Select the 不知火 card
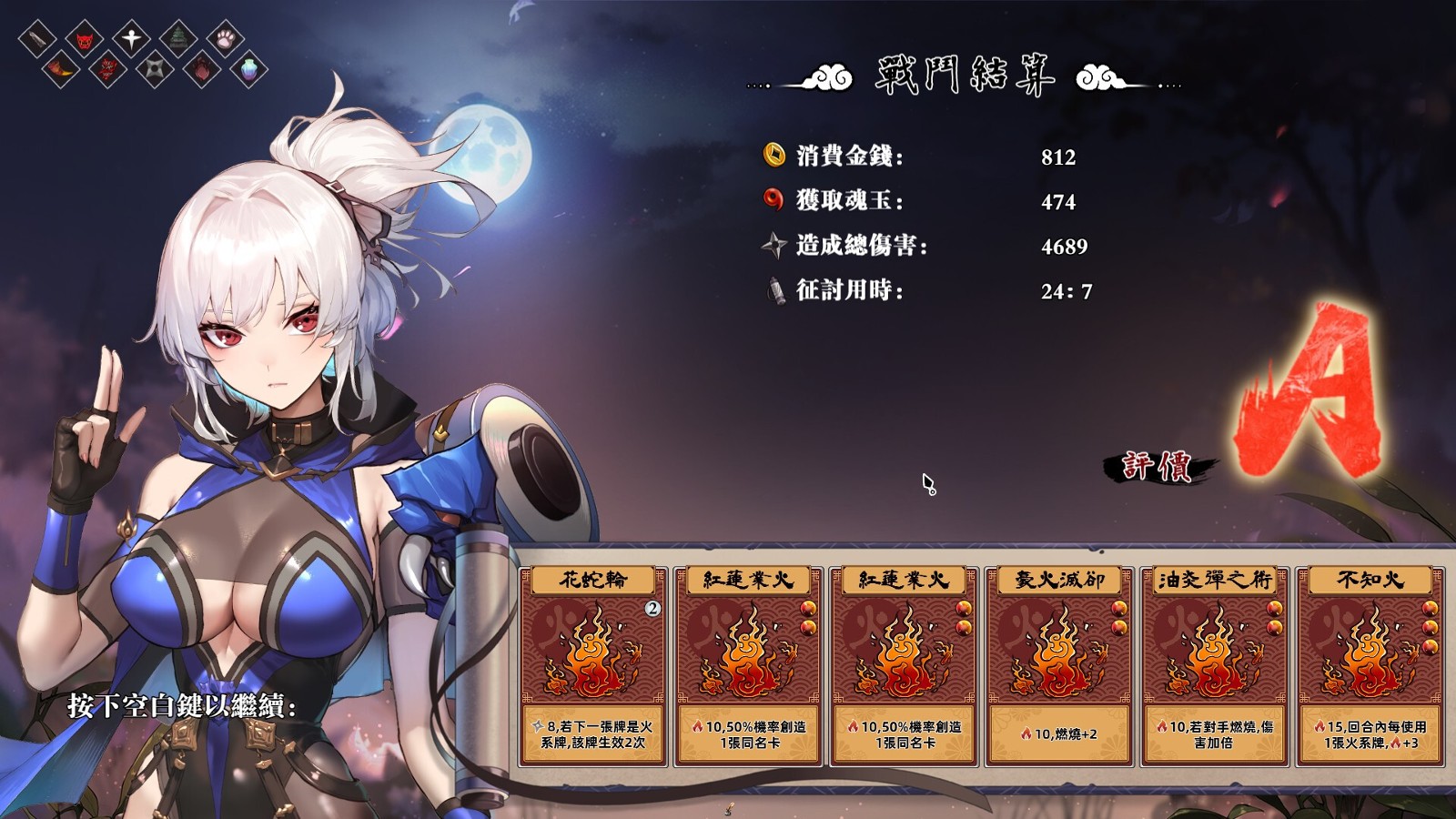The width and height of the screenshot is (1456, 819). [1370, 665]
